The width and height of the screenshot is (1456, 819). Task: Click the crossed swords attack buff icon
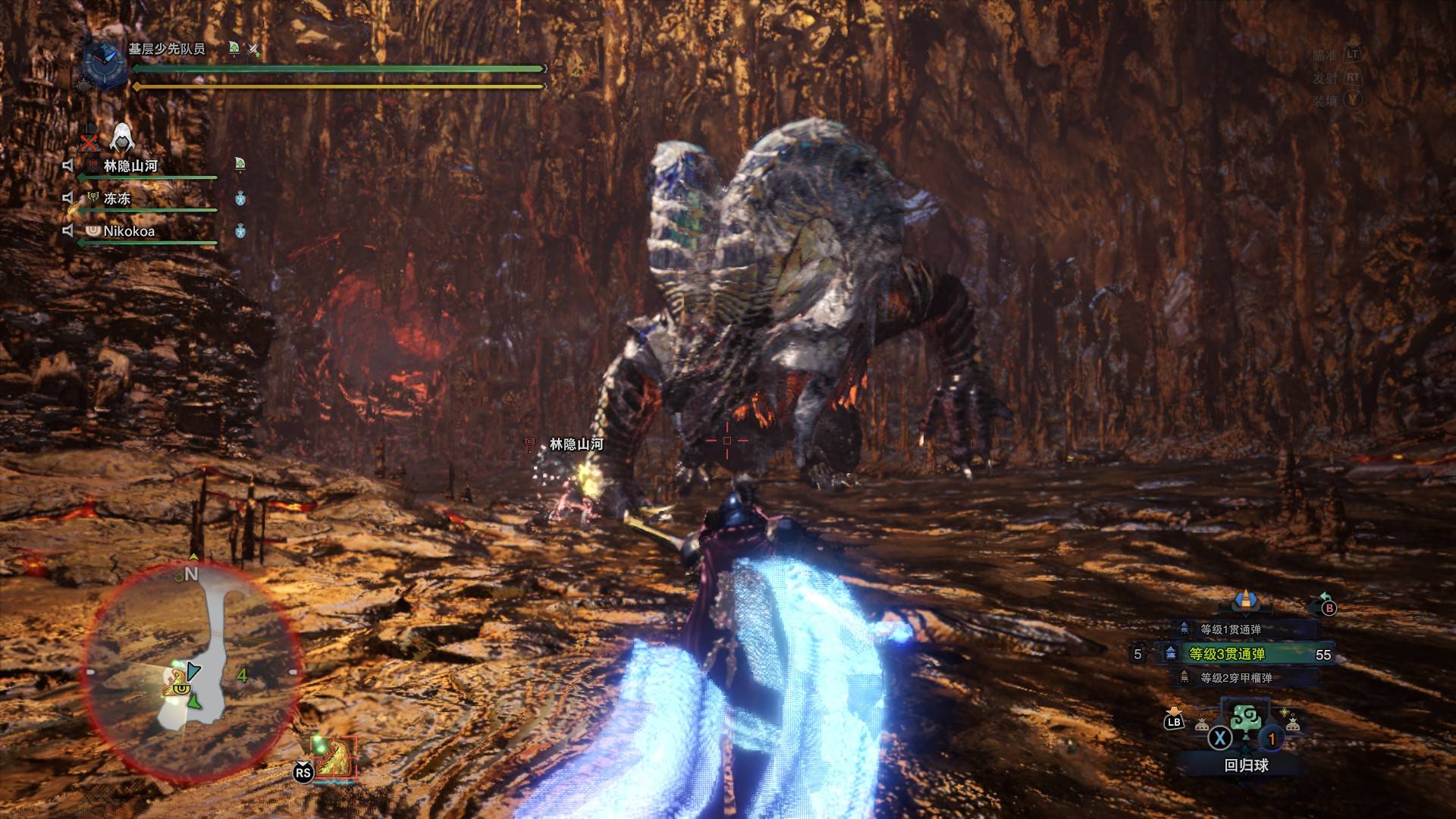(x=254, y=50)
